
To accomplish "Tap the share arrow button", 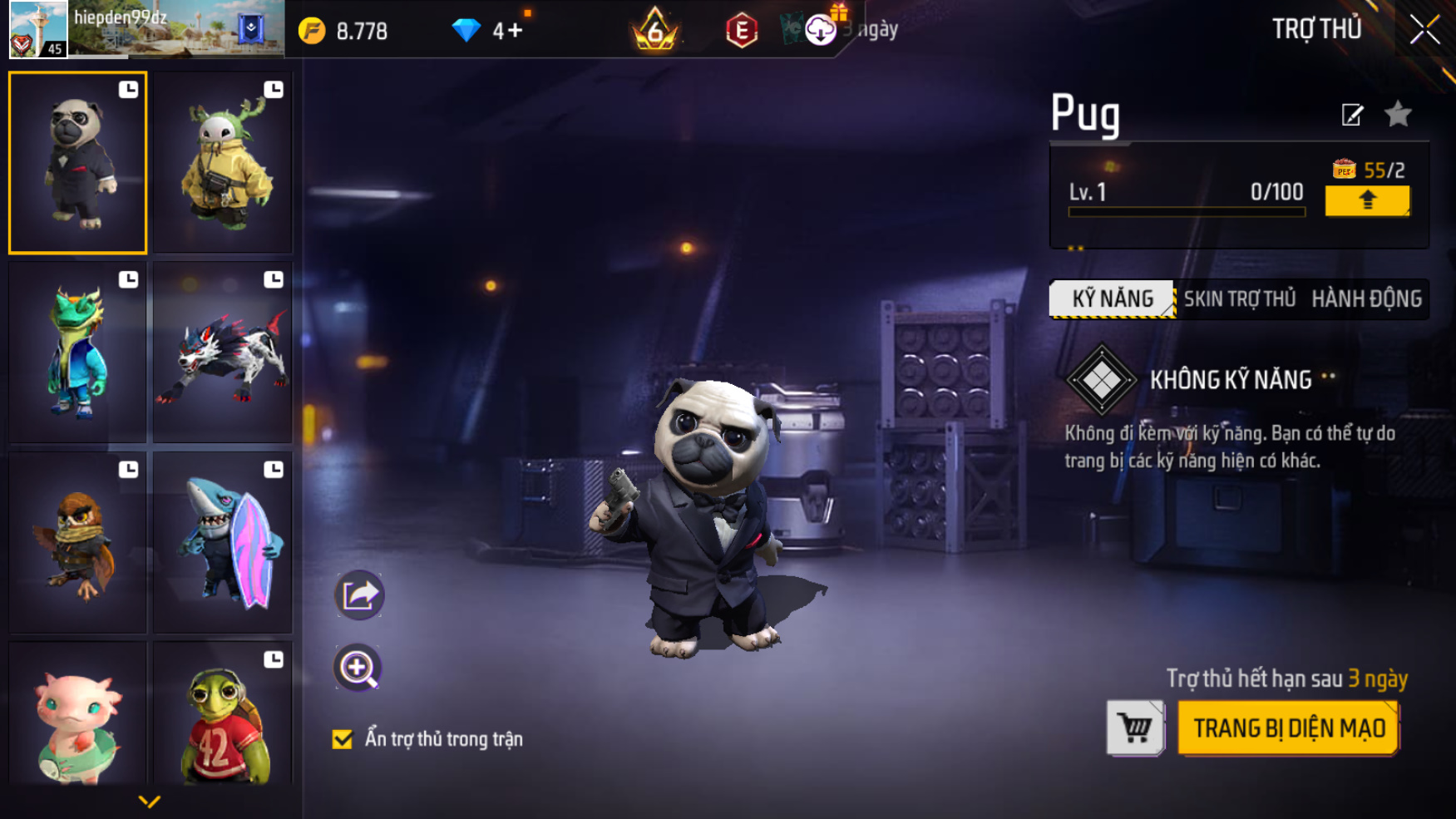I will (358, 595).
